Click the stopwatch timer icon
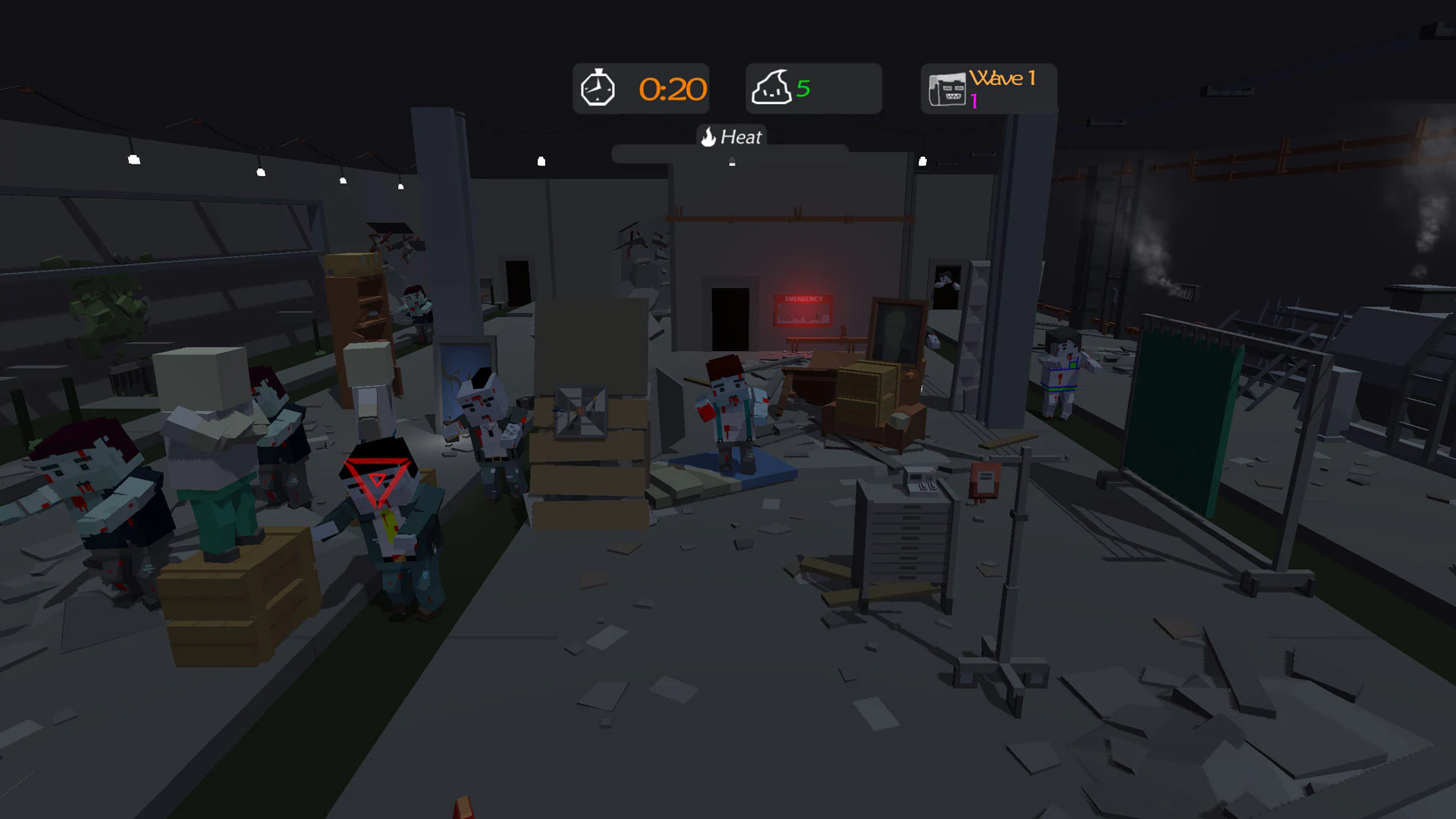 (598, 88)
